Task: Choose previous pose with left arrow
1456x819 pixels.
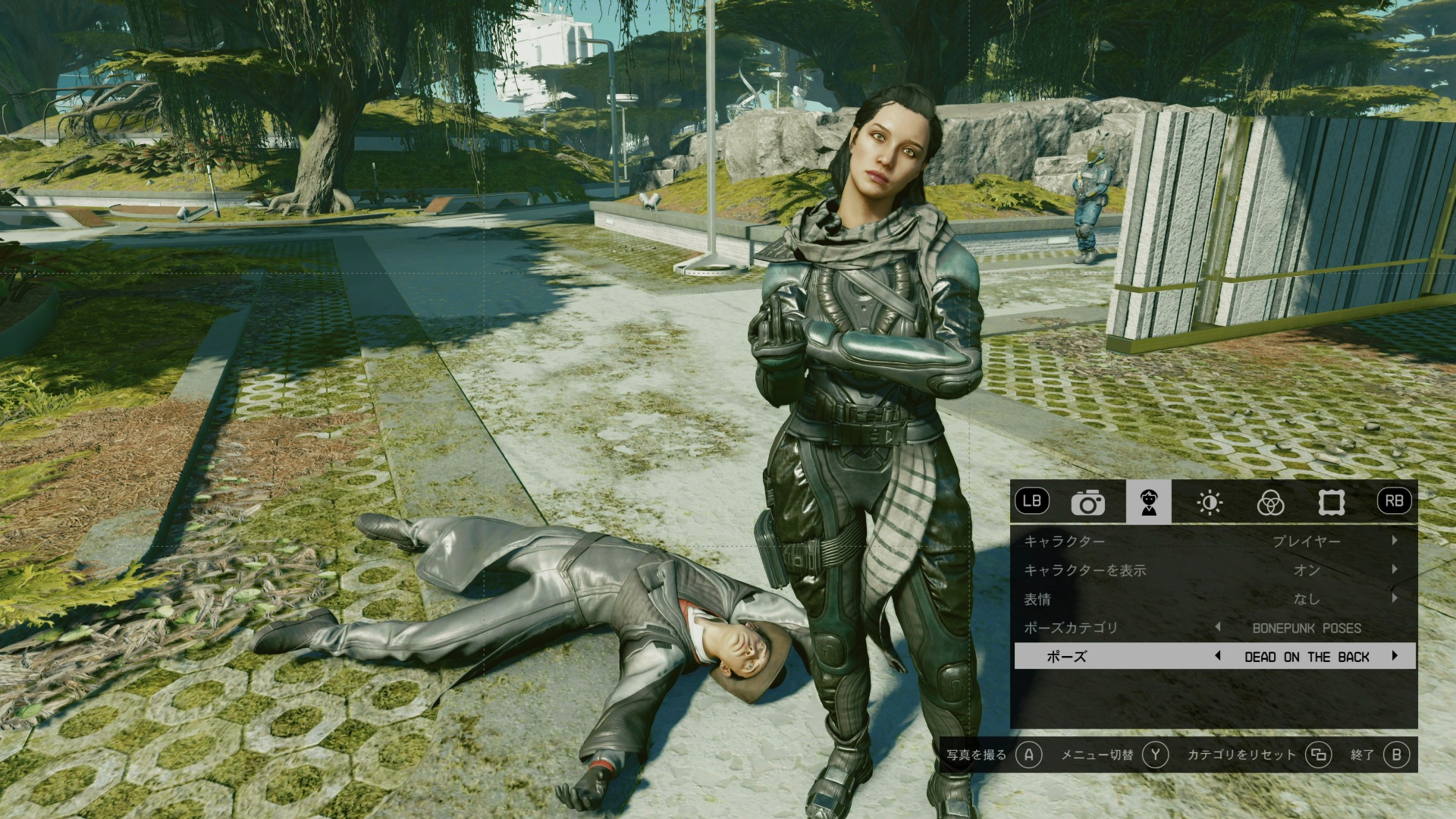Action: (x=1218, y=656)
